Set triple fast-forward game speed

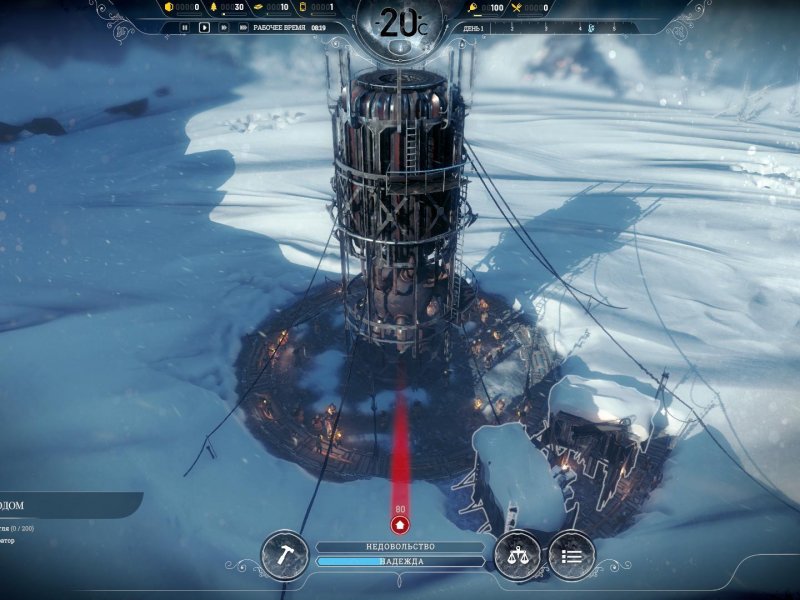coord(242,28)
